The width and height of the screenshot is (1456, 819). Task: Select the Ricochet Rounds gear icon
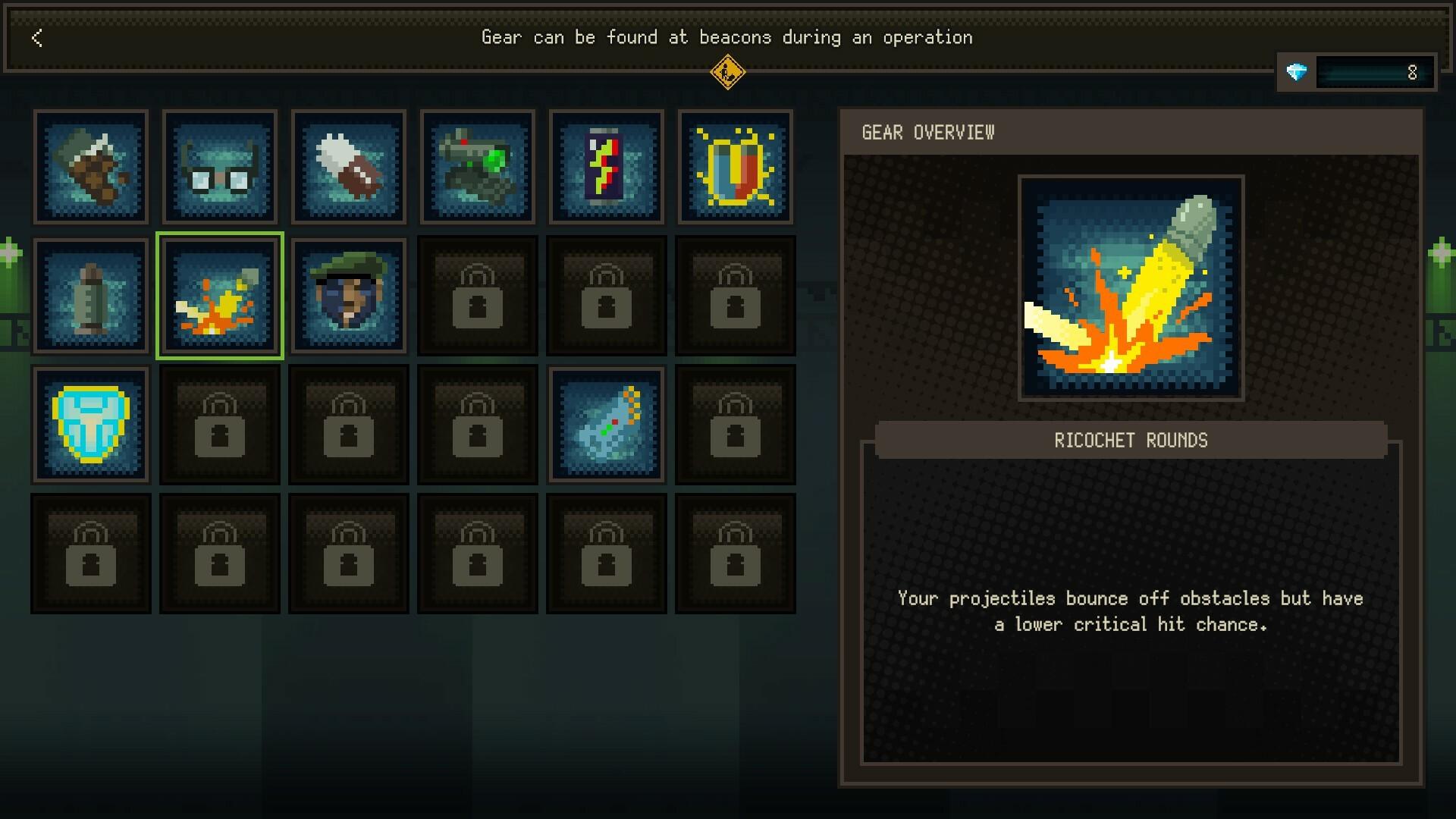[x=220, y=296]
